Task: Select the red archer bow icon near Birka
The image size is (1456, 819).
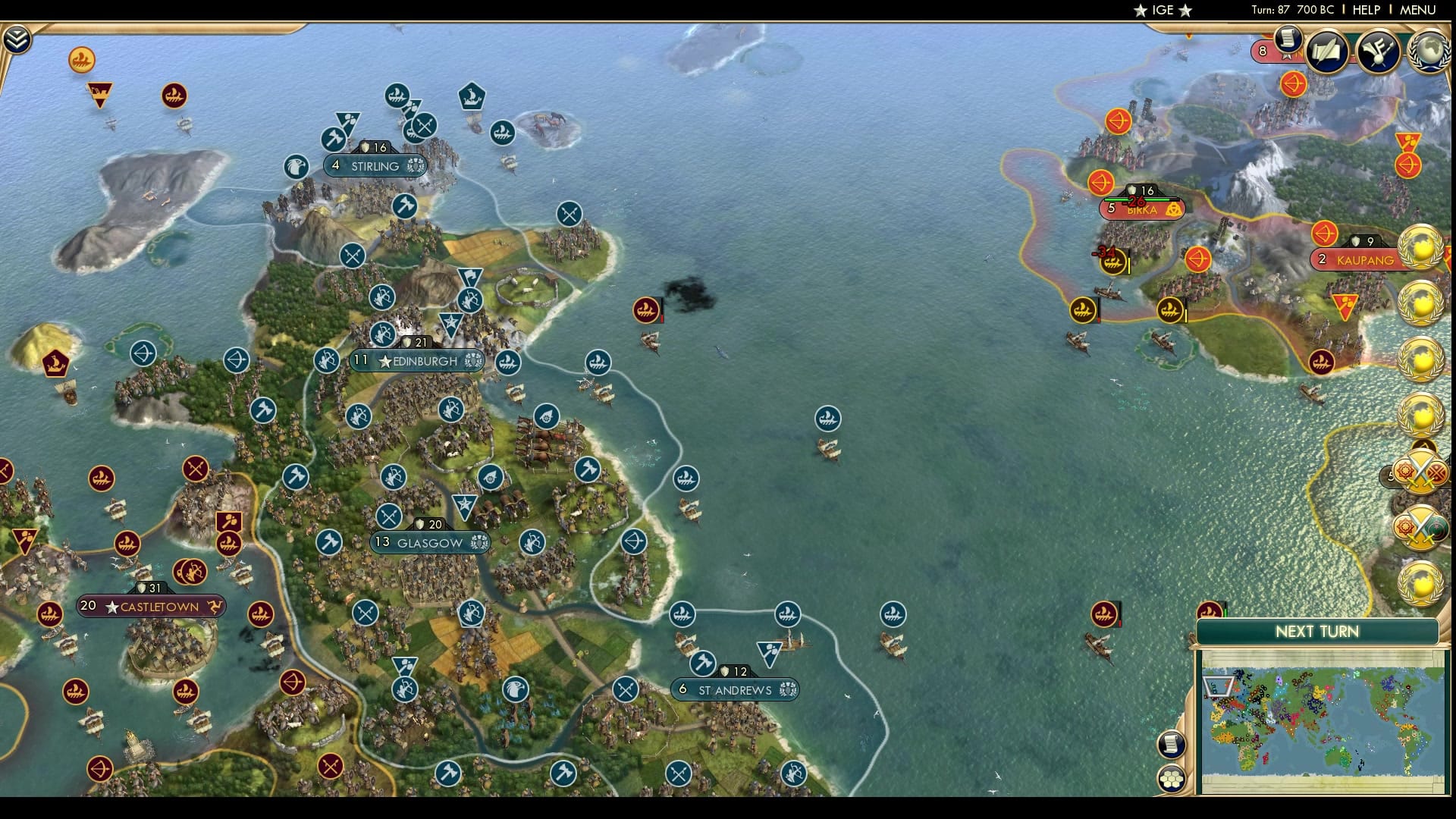Action: pyautogui.click(x=1101, y=183)
